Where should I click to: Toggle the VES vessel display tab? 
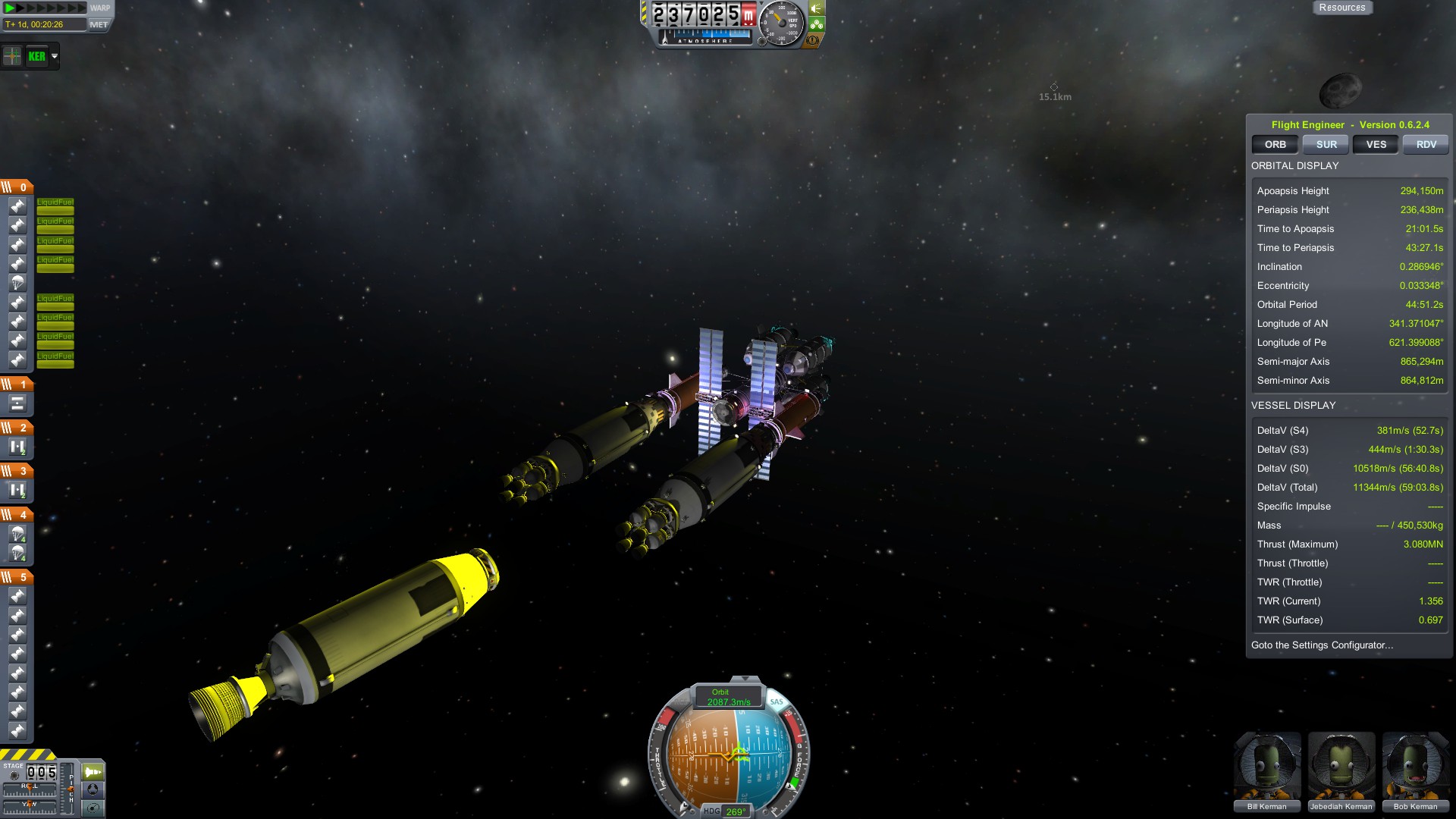tap(1376, 144)
